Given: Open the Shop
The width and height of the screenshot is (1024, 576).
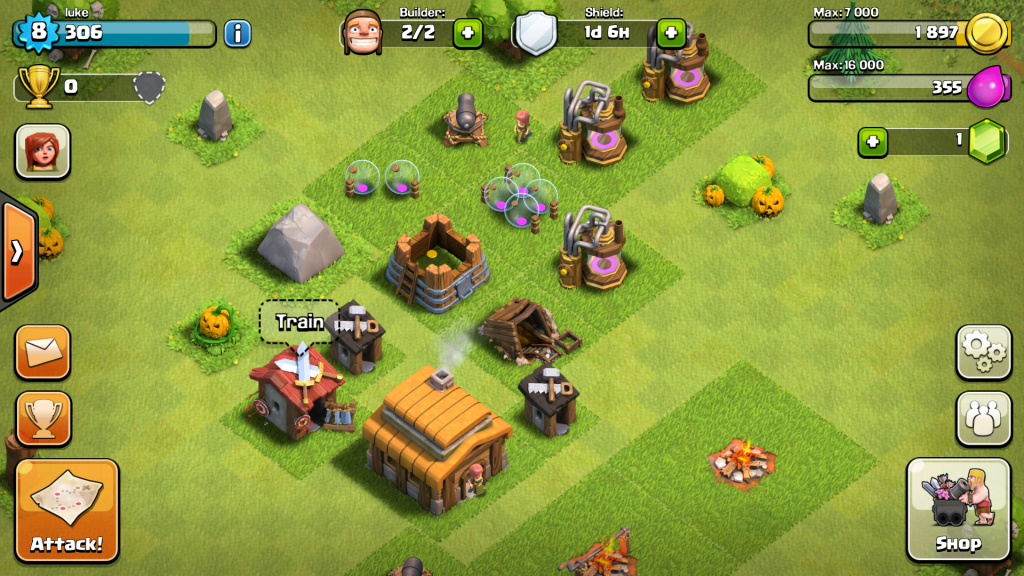Looking at the screenshot, I should (957, 510).
